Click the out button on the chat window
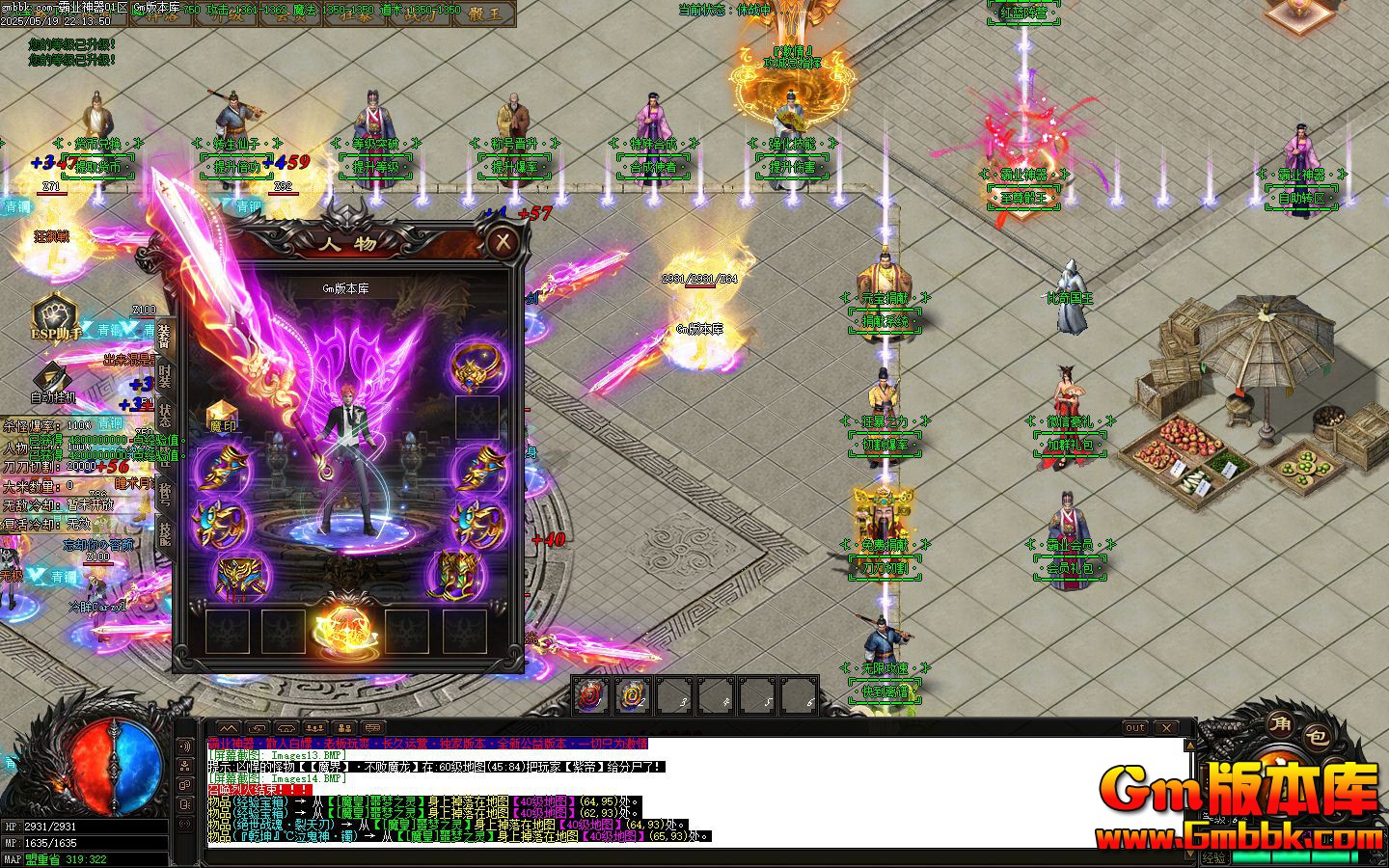This screenshot has width=1389, height=868. pyautogui.click(x=1136, y=728)
